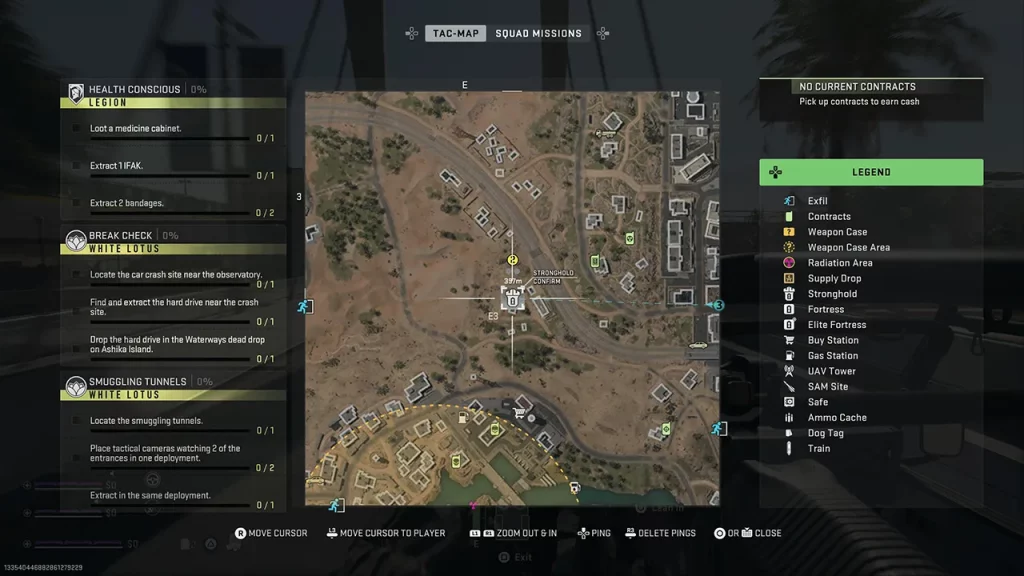Image resolution: width=1024 pixels, height=576 pixels.
Task: Select Dog Tag in the legend
Action: (825, 433)
